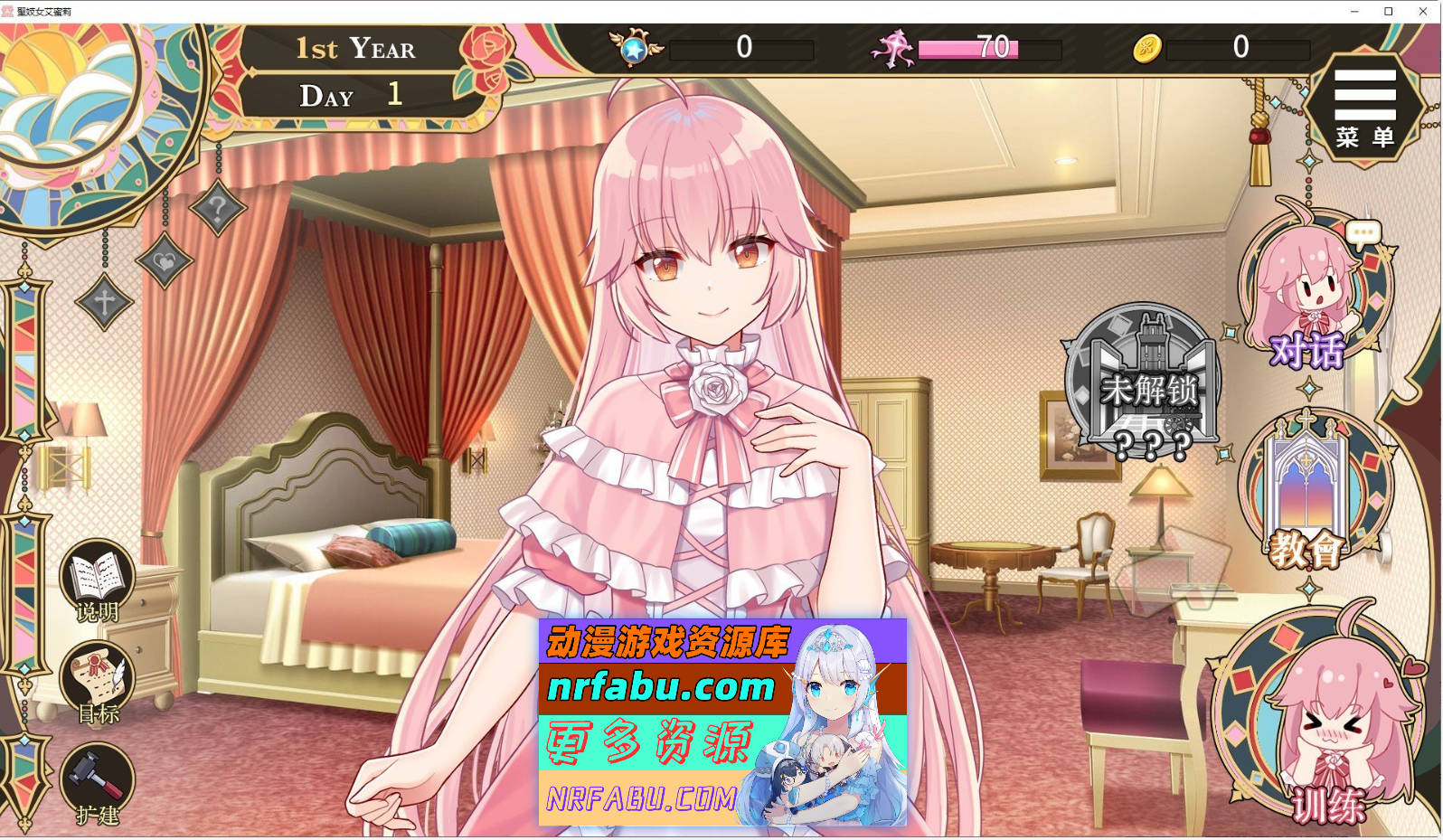Select the heart diamond icon
This screenshot has width=1443, height=840.
pyautogui.click(x=164, y=260)
